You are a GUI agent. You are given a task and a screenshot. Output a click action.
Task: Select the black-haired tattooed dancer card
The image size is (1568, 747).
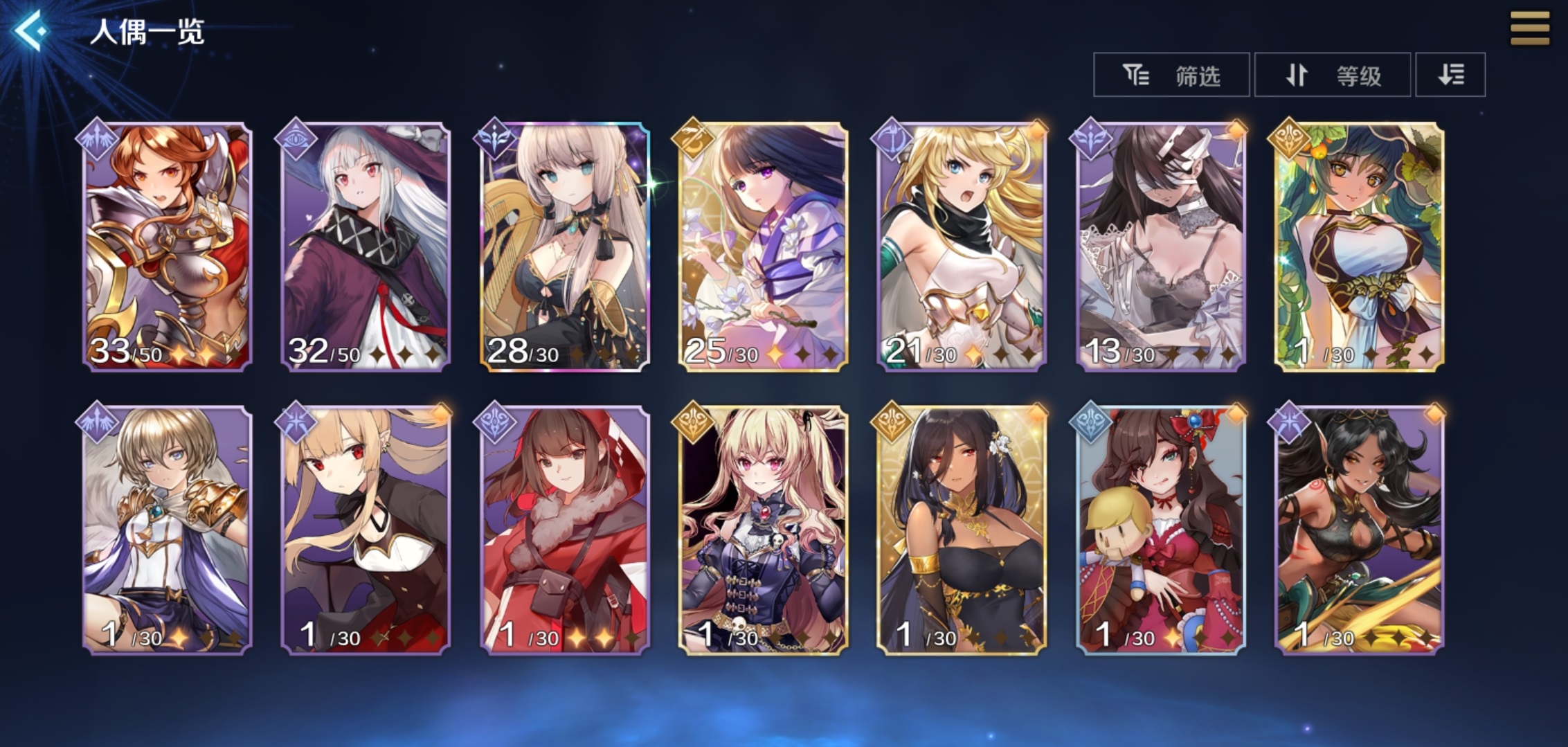coord(1359,530)
